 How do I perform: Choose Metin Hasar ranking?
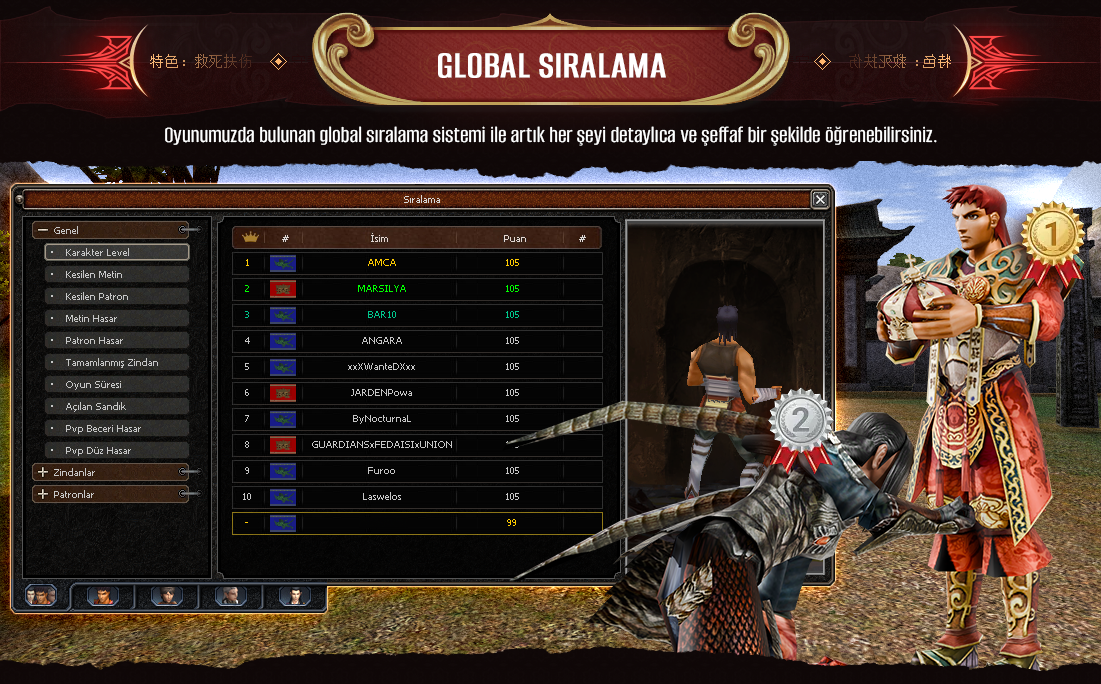click(x=117, y=319)
